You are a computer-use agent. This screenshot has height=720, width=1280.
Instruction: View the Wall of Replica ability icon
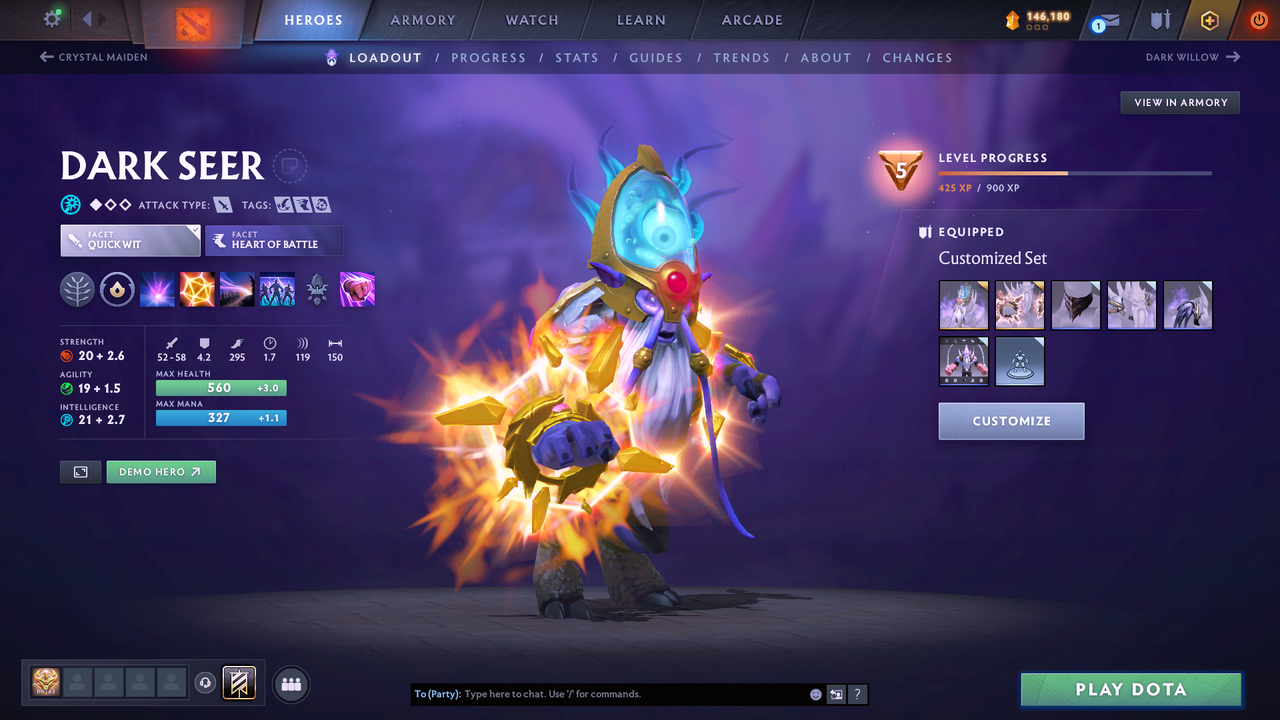pyautogui.click(x=277, y=289)
